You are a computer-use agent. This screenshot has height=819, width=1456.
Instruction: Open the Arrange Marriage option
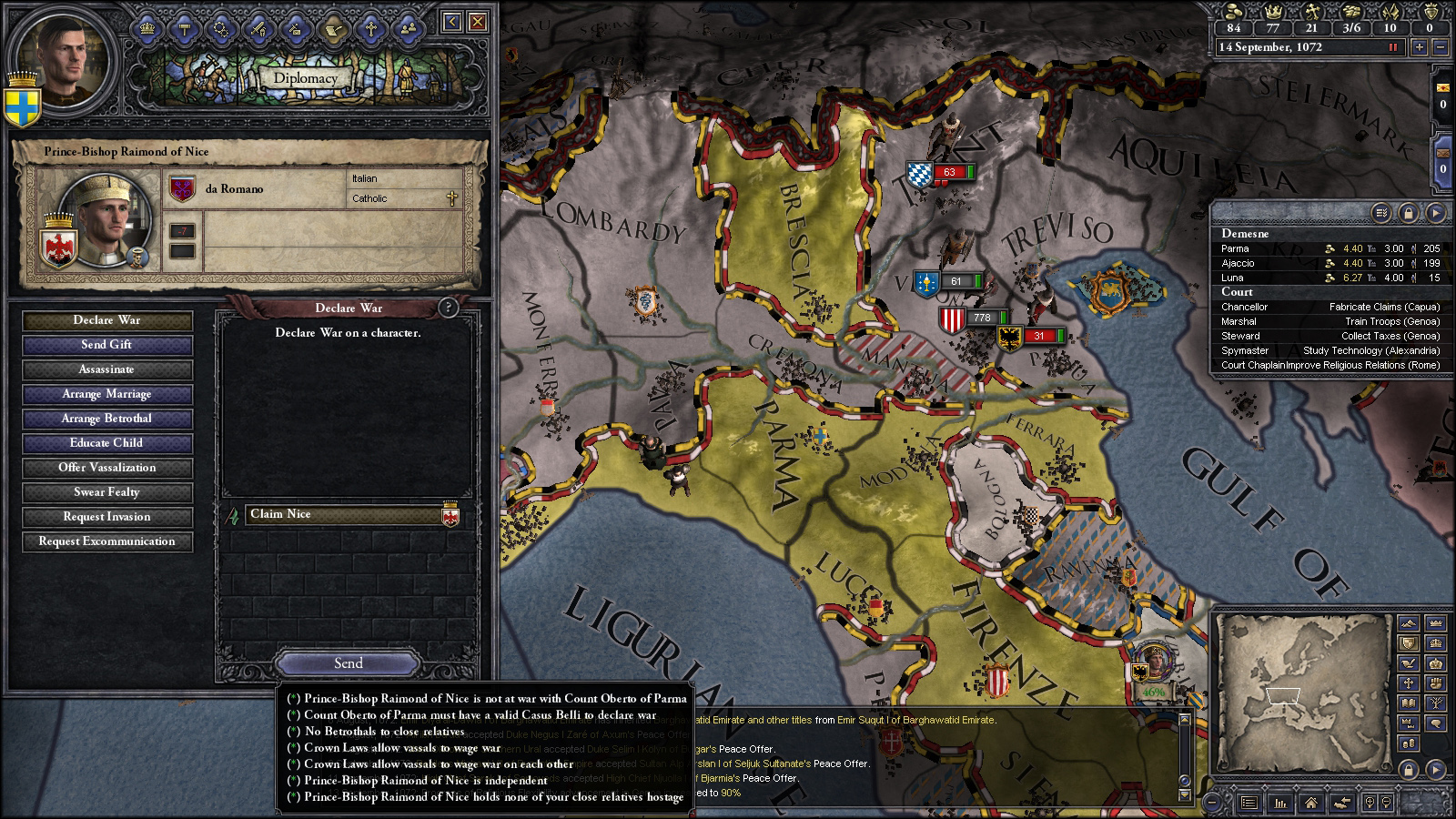(x=107, y=394)
